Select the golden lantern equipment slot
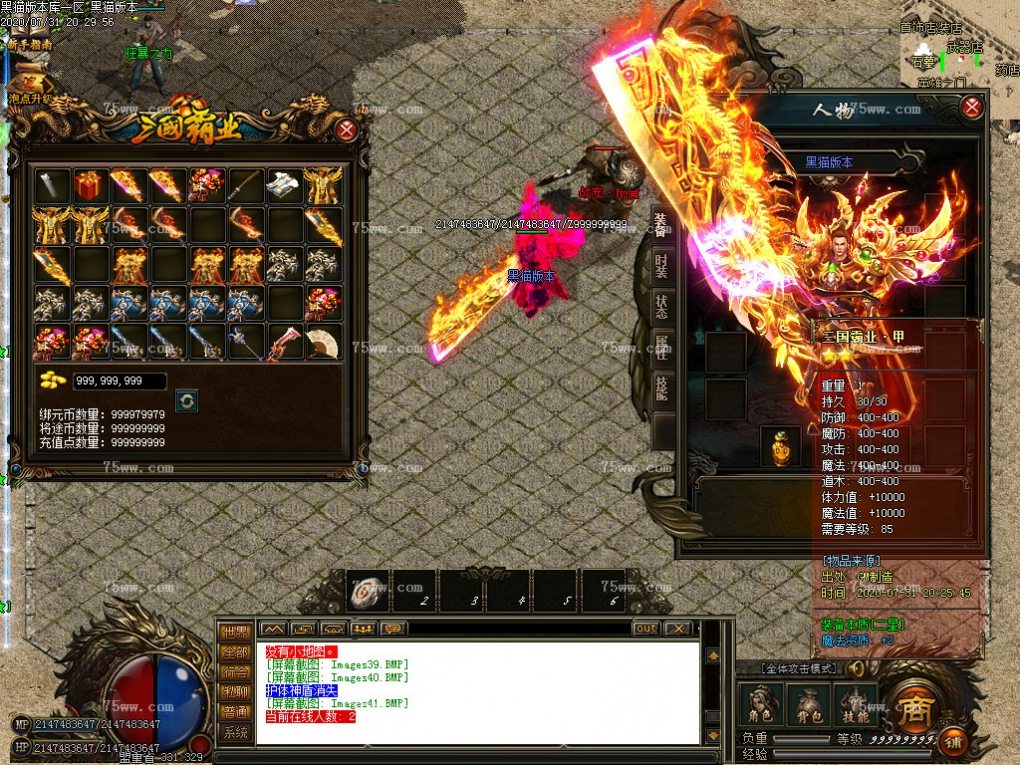This screenshot has width=1020, height=765. pos(780,448)
